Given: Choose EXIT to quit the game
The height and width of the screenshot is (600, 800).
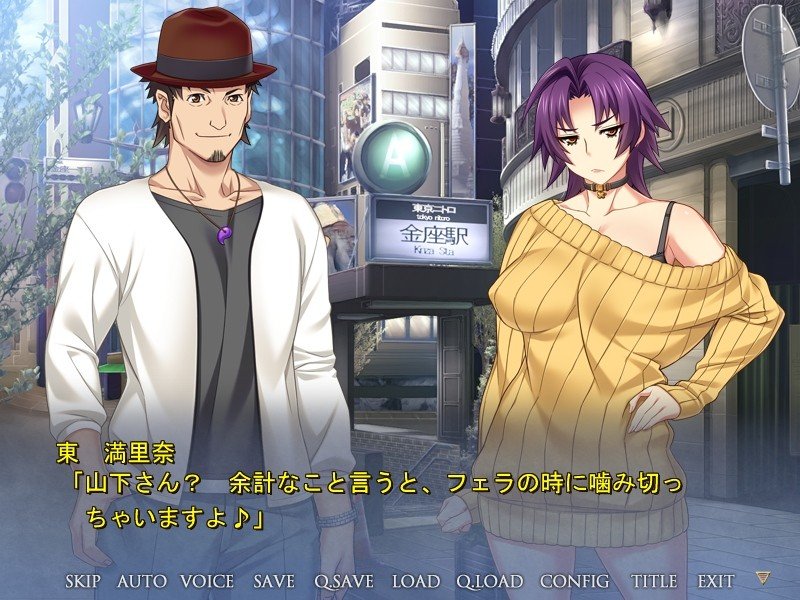Looking at the screenshot, I should click(716, 581).
